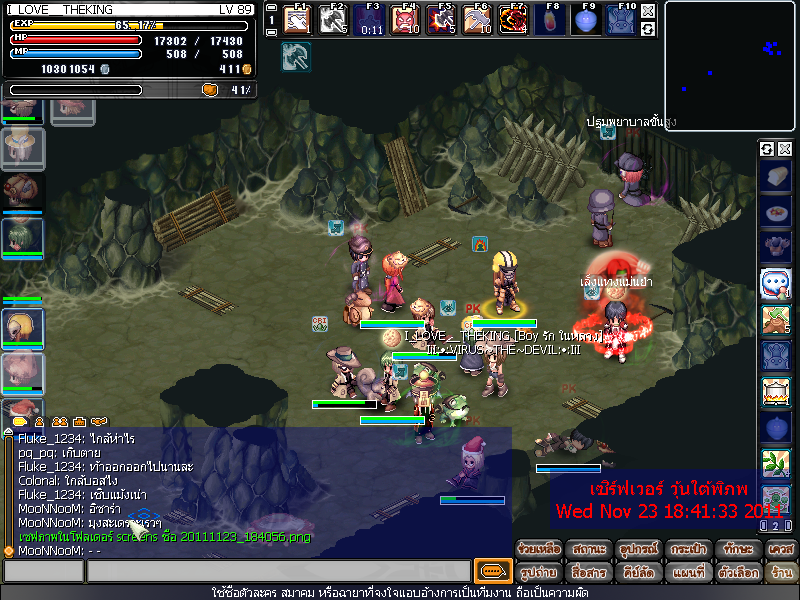Open the ทักษะ (Skills) window

pyautogui.click(x=735, y=551)
